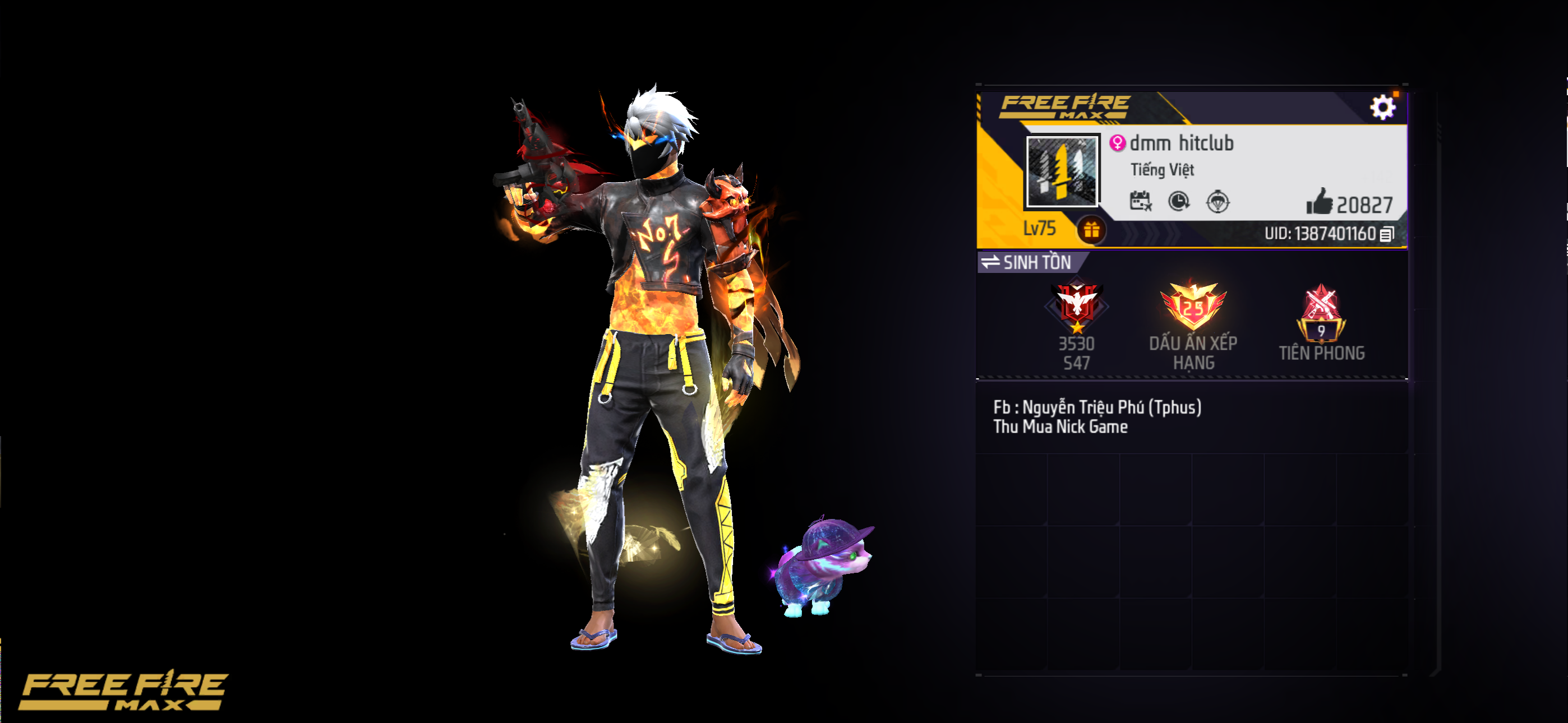
Task: Switch game mode using the SINH TỒN toggle
Action: [x=1027, y=262]
